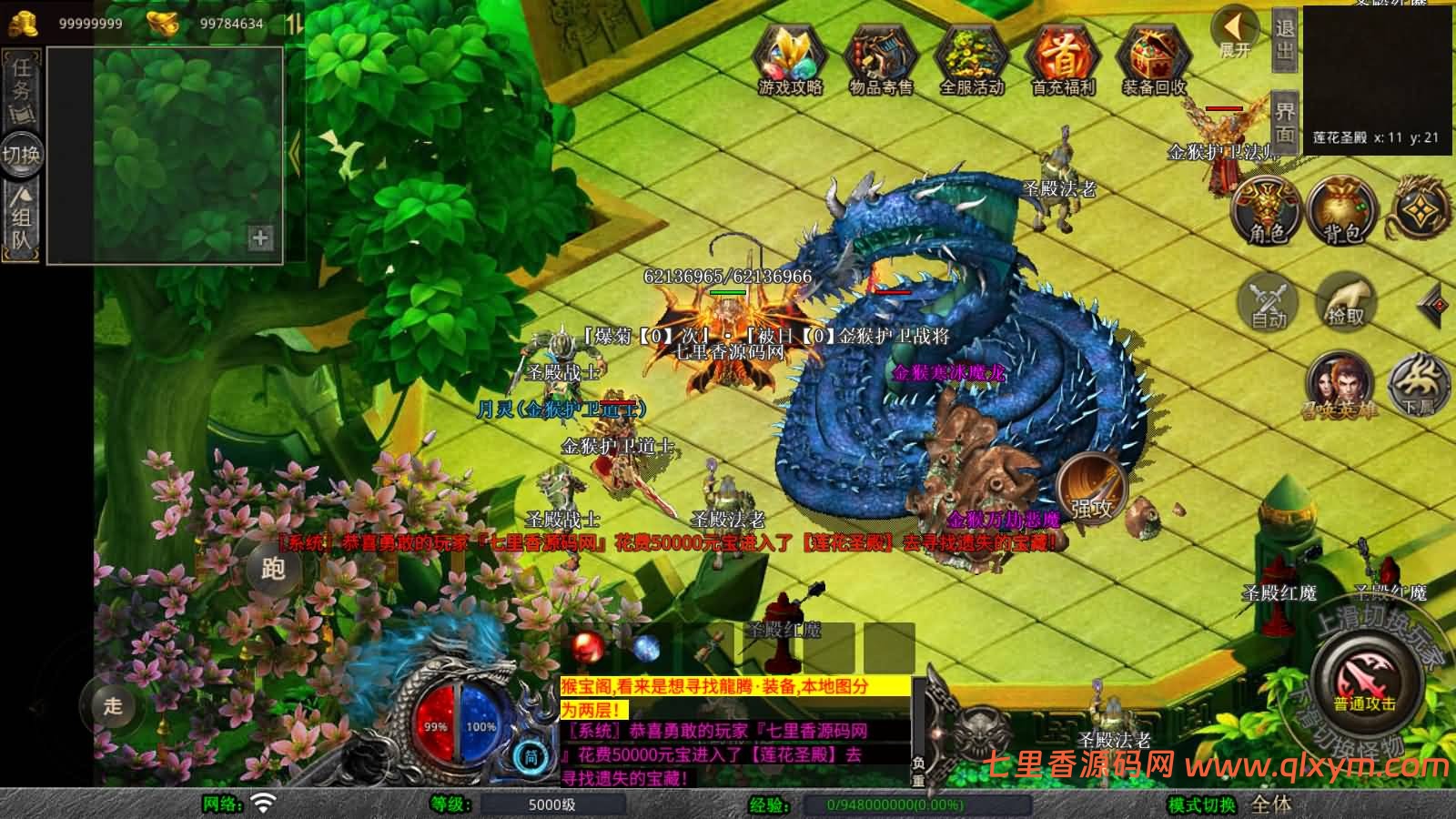This screenshot has width=1456, height=819.
Task: Open the 首充福利 first-recharge bonus icon
Action: pyautogui.click(x=1062, y=58)
